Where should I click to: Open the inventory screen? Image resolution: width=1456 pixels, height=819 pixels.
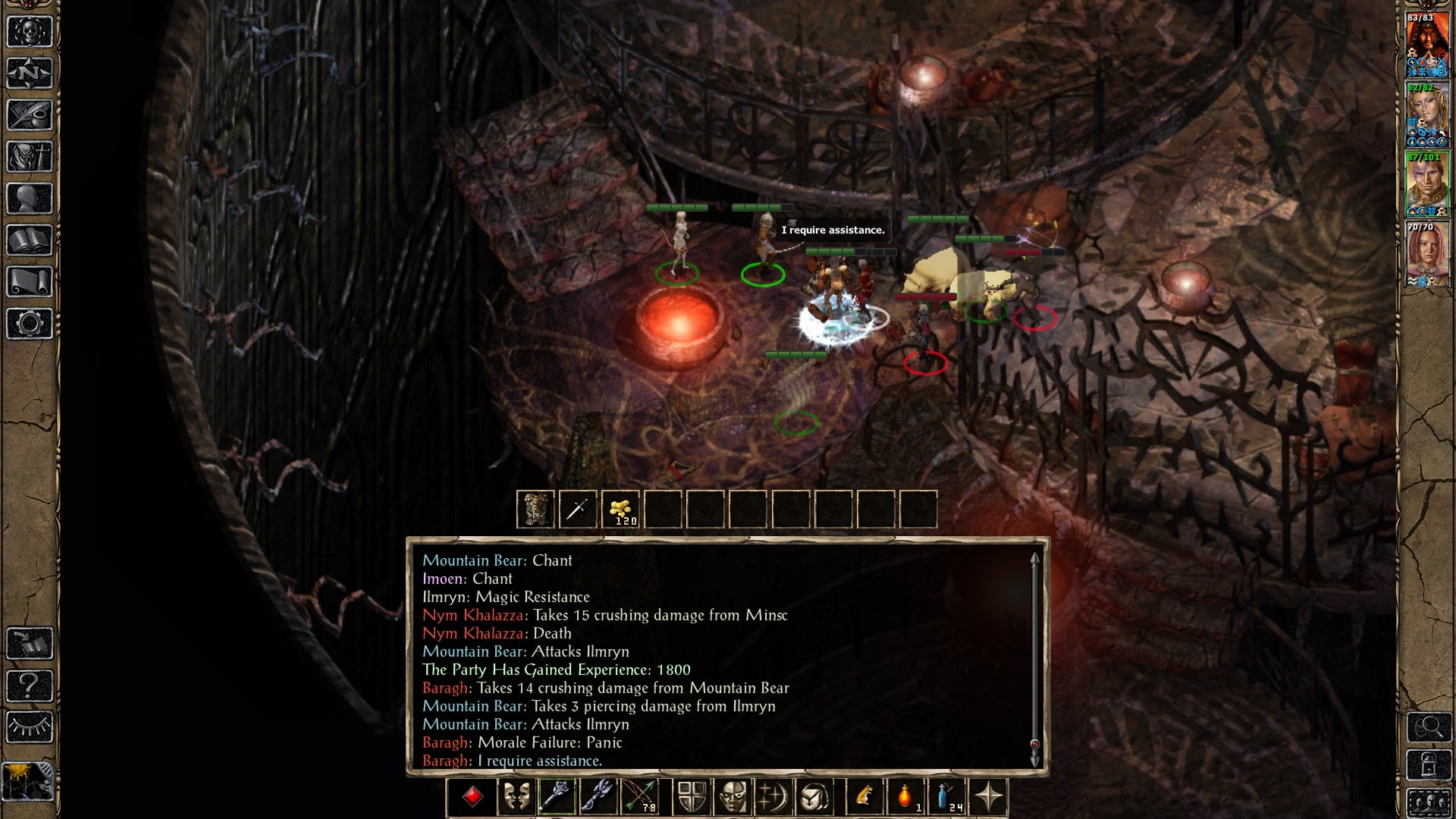[30, 157]
